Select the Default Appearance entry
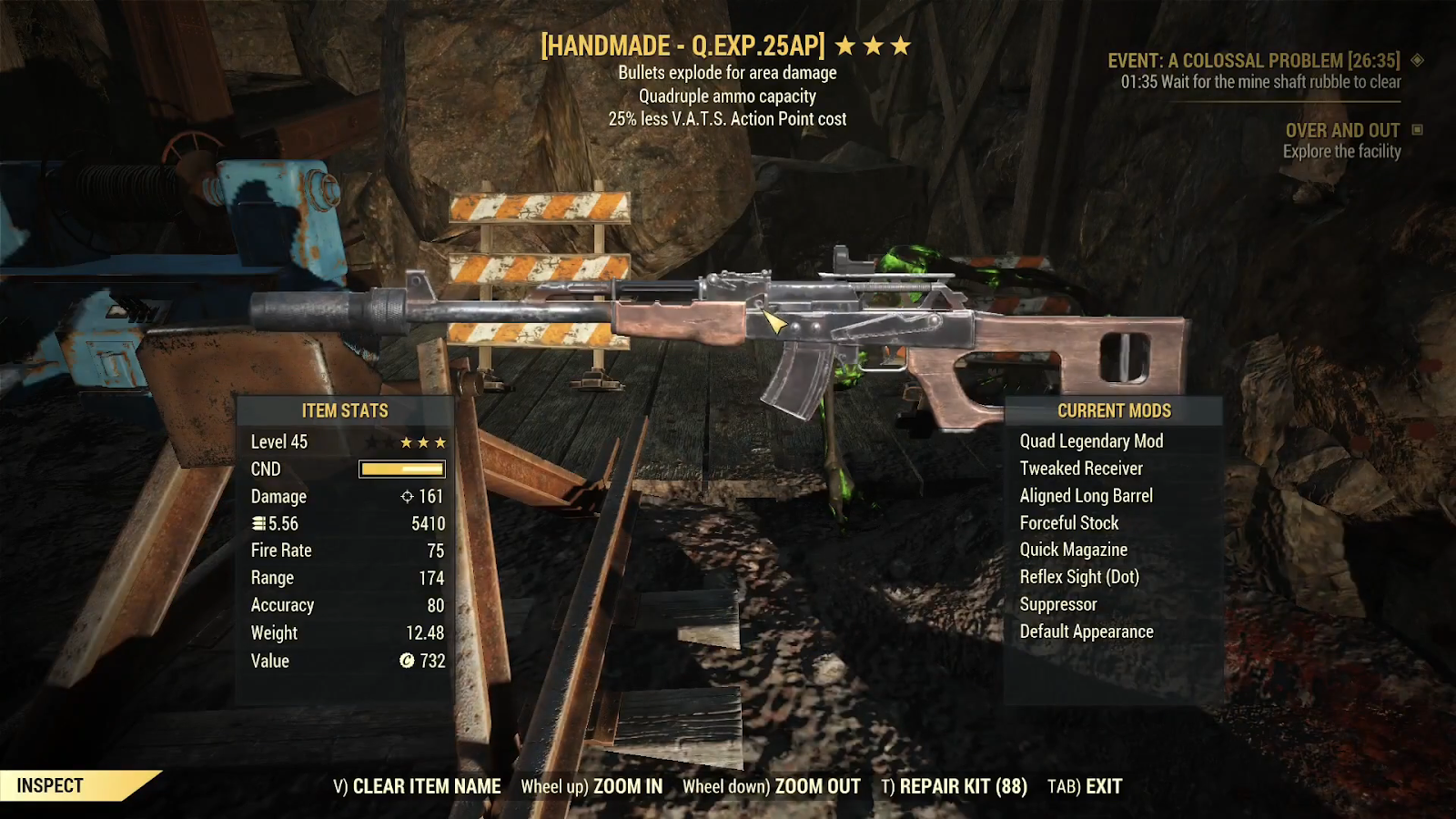The image size is (1456, 819). pos(1087,632)
